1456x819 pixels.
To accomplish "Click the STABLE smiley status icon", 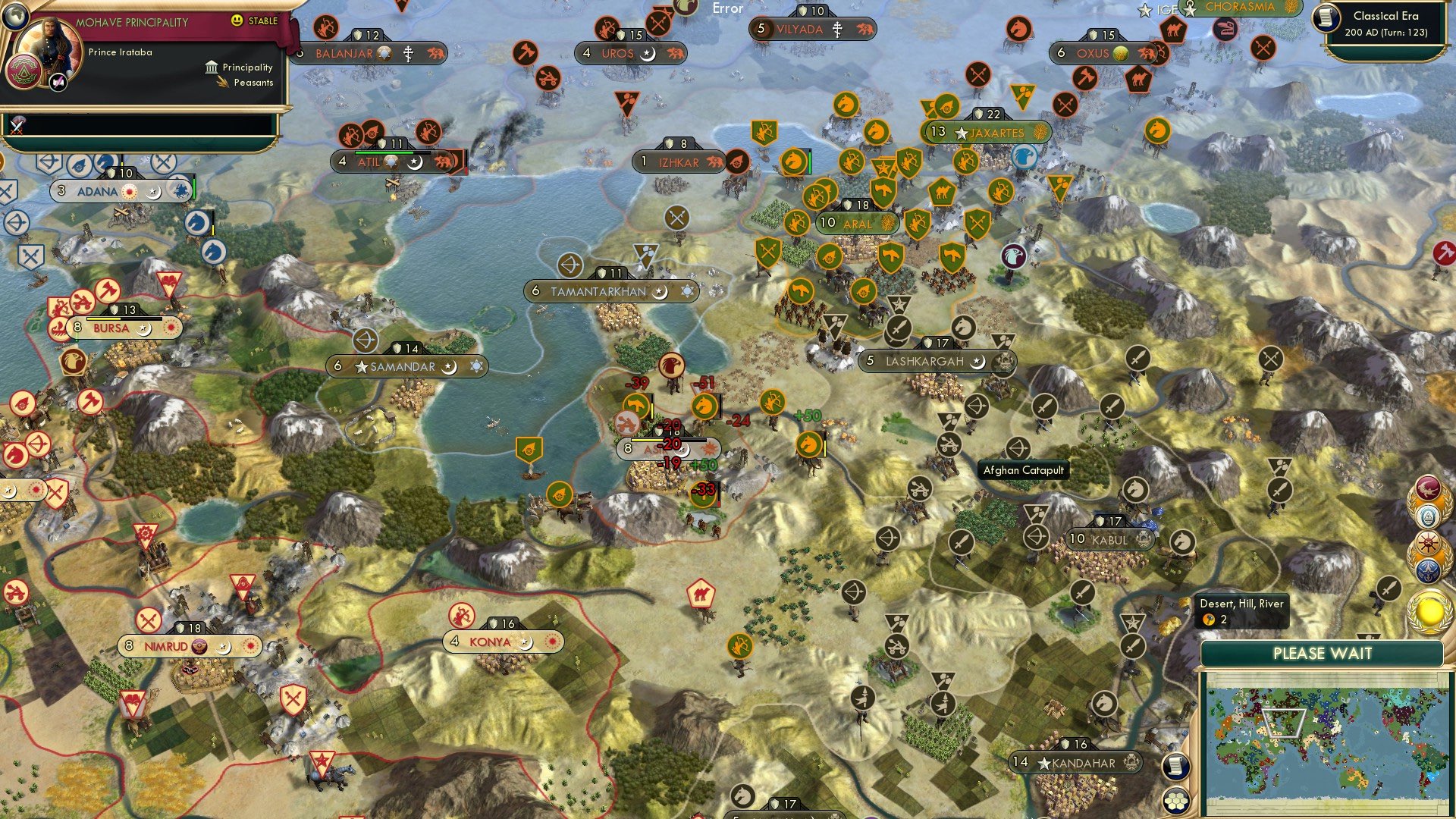I will click(236, 21).
